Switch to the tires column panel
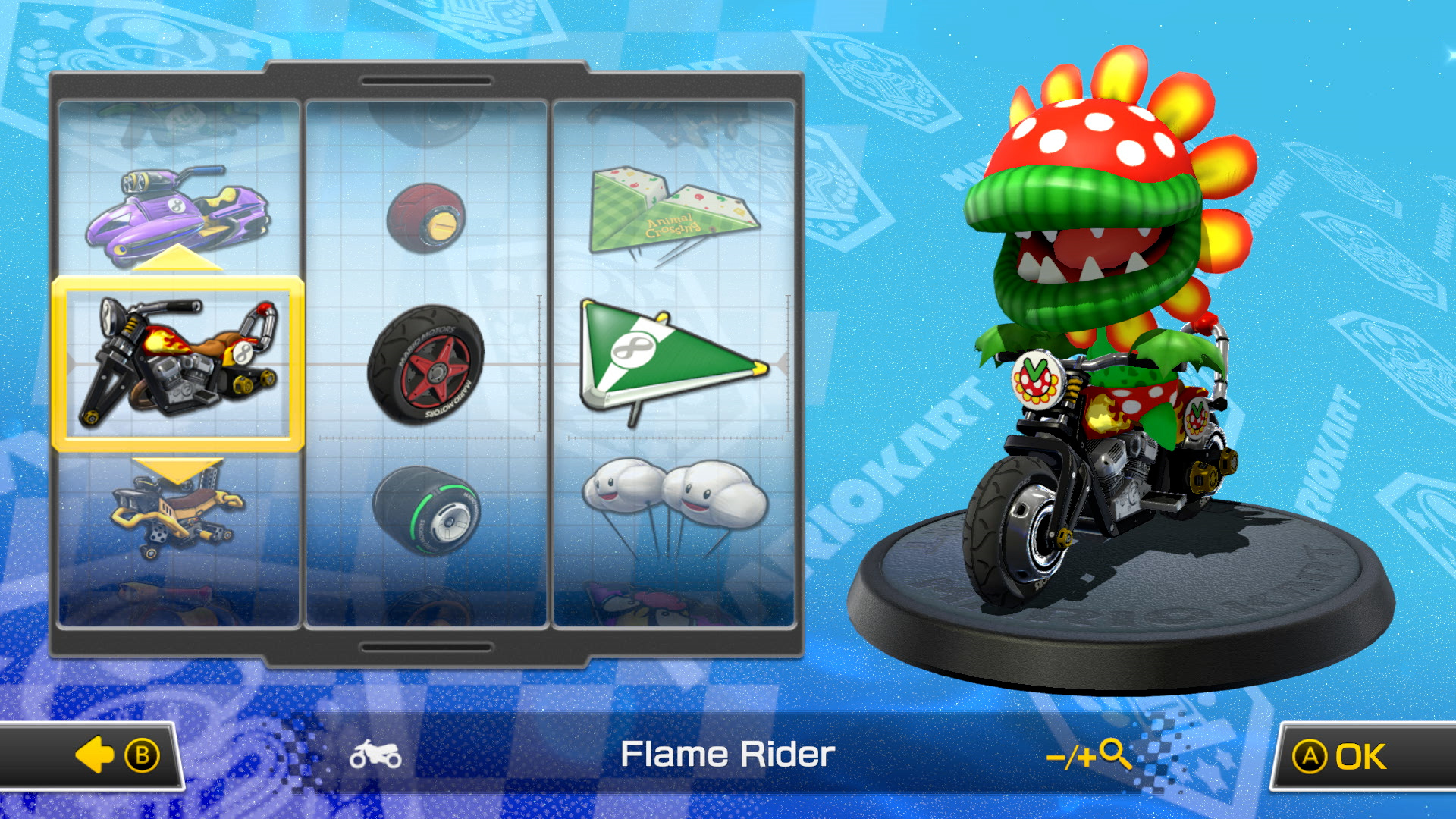Viewport: 1456px width, 819px height. click(428, 364)
